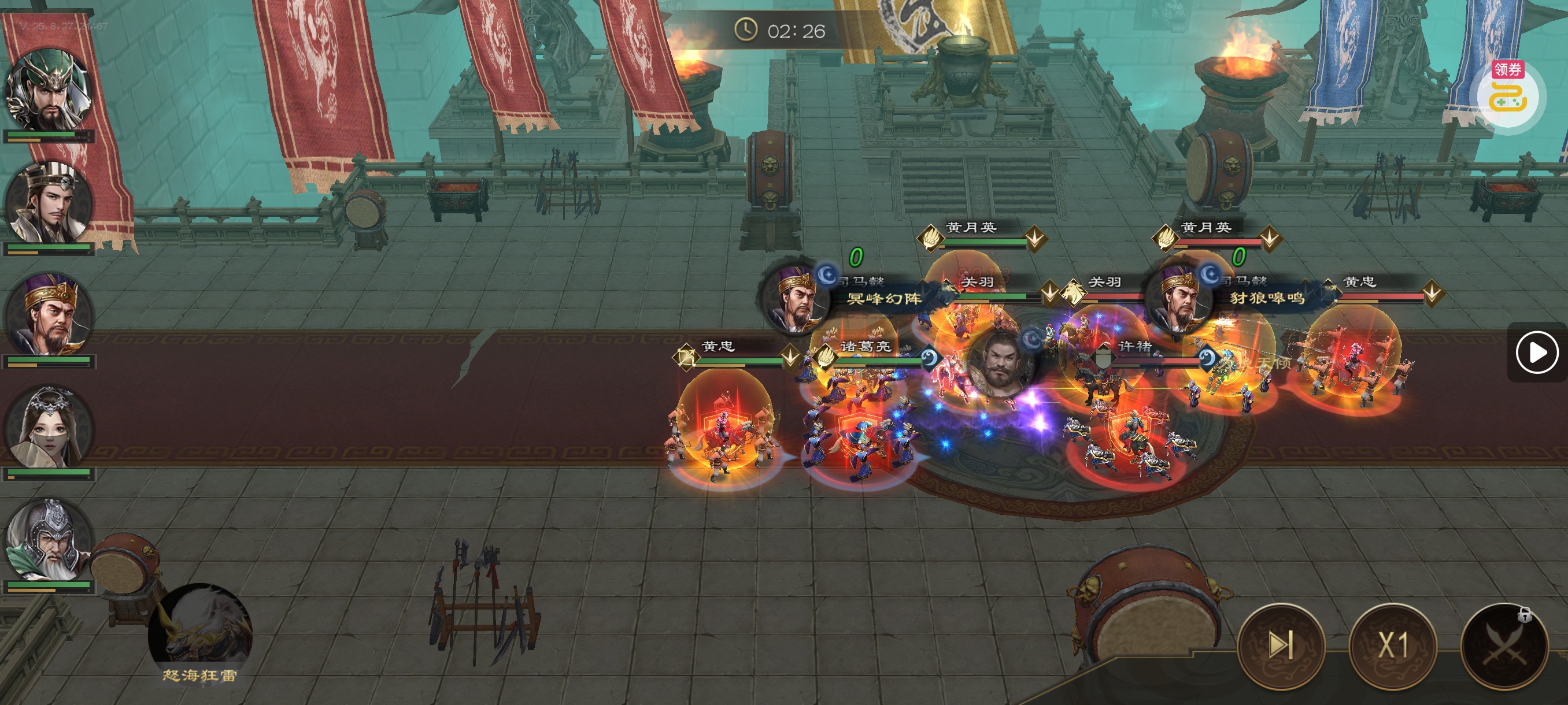The height and width of the screenshot is (705, 1568).
Task: Toggle the X1 battle speed
Action: coord(1393,645)
